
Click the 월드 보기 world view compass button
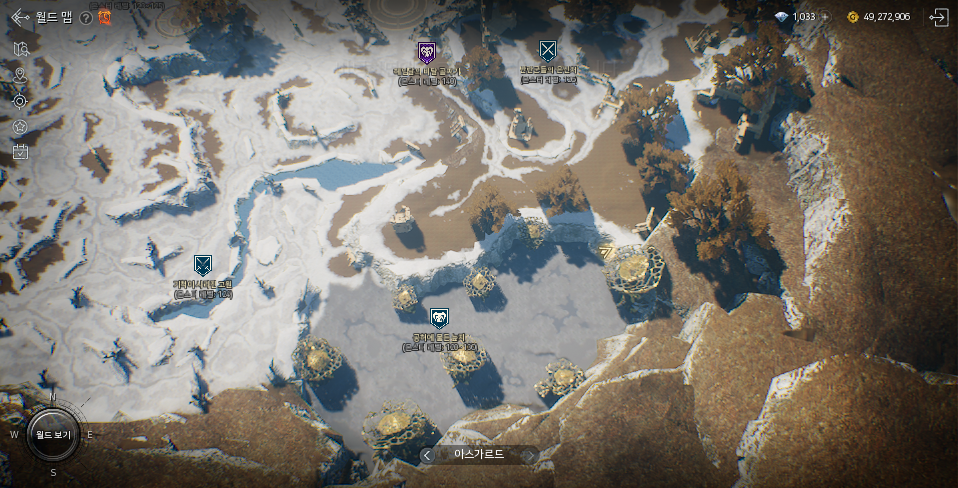[53, 435]
